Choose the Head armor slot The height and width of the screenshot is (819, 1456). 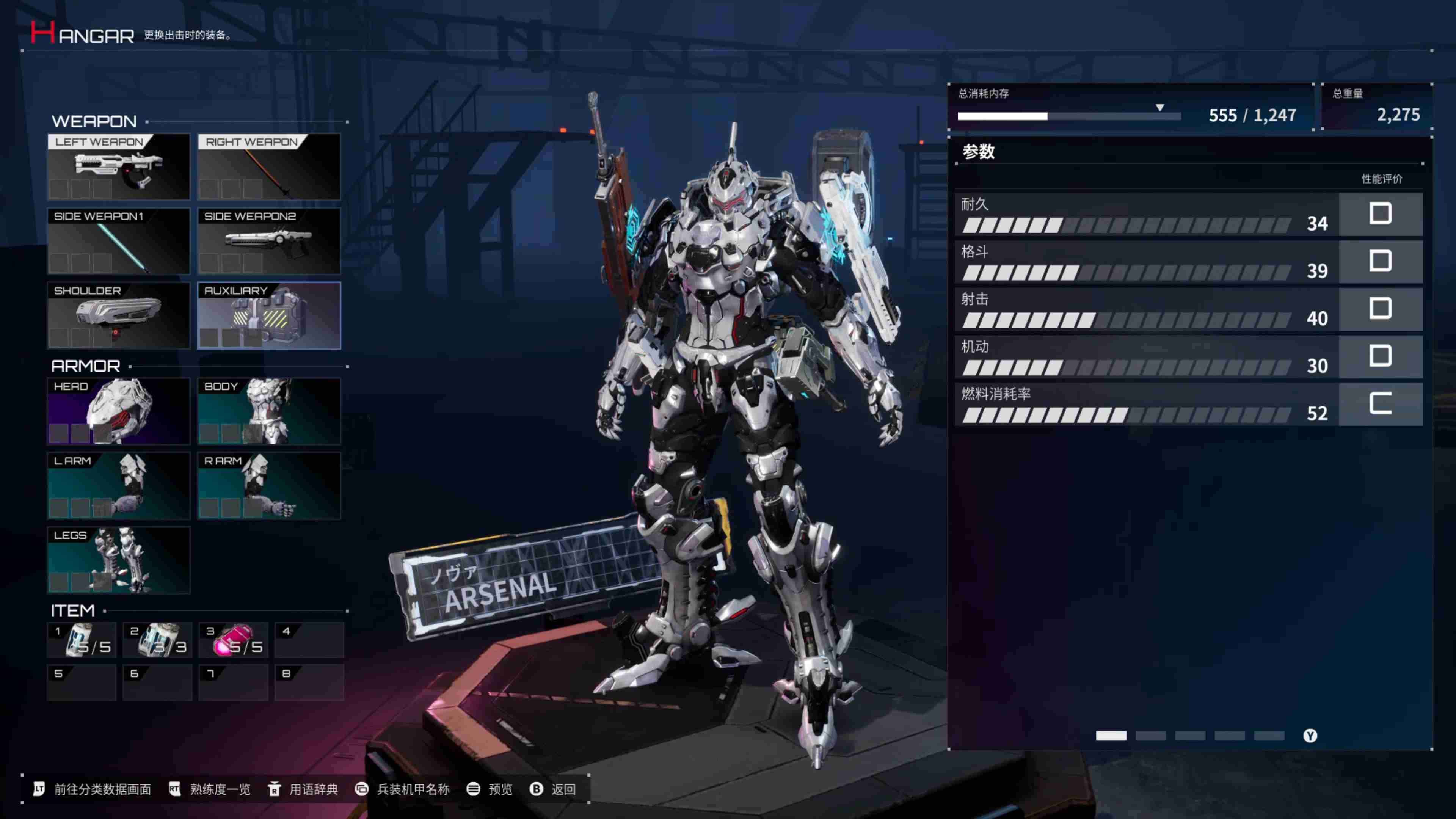click(x=119, y=411)
